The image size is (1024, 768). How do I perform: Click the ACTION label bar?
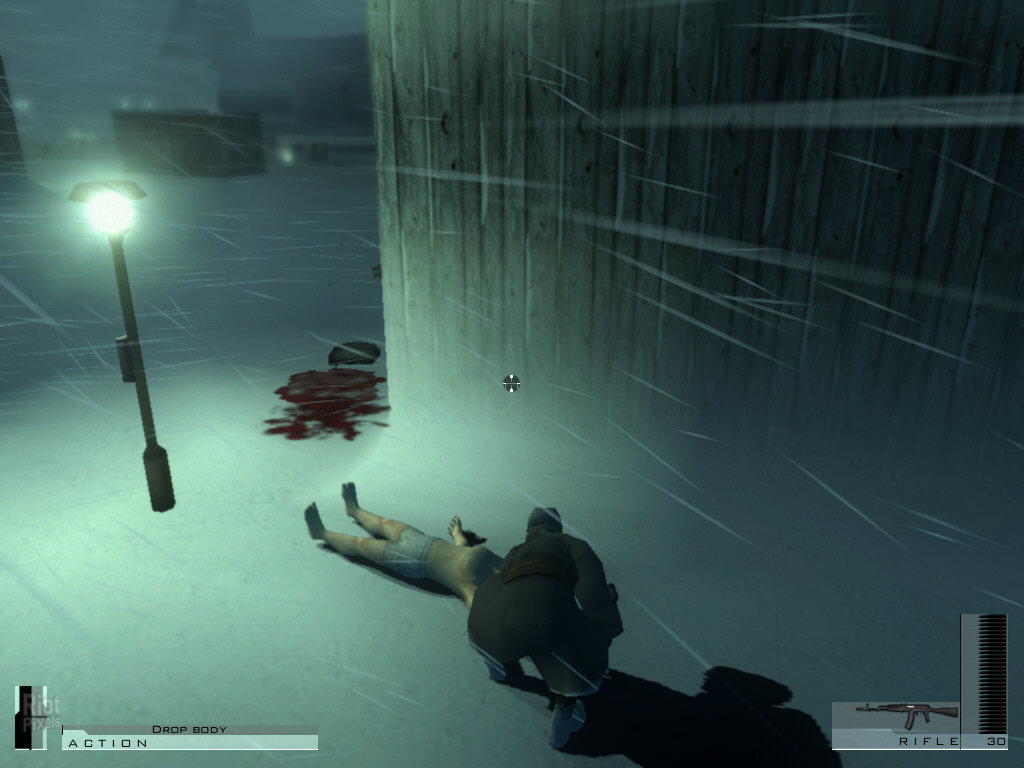(x=189, y=743)
